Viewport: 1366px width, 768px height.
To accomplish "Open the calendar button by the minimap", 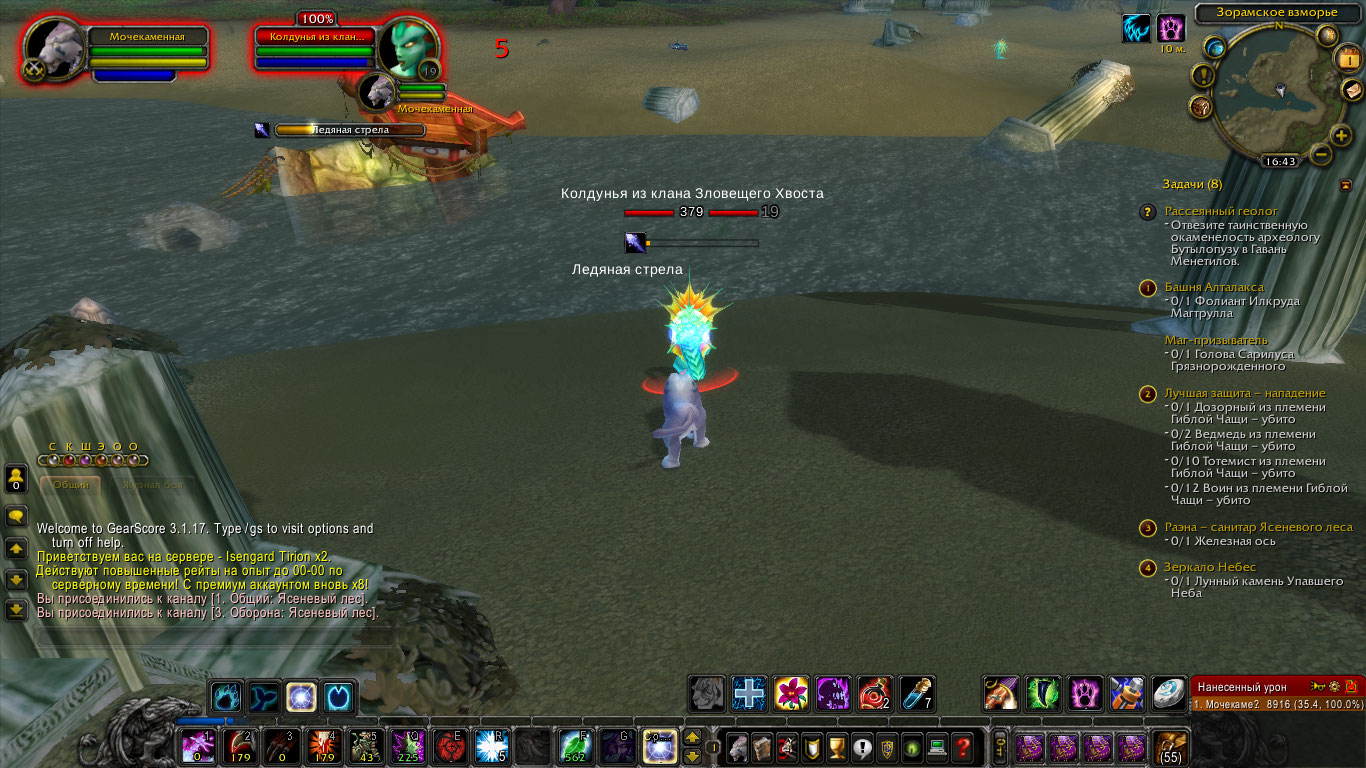I will (1347, 58).
